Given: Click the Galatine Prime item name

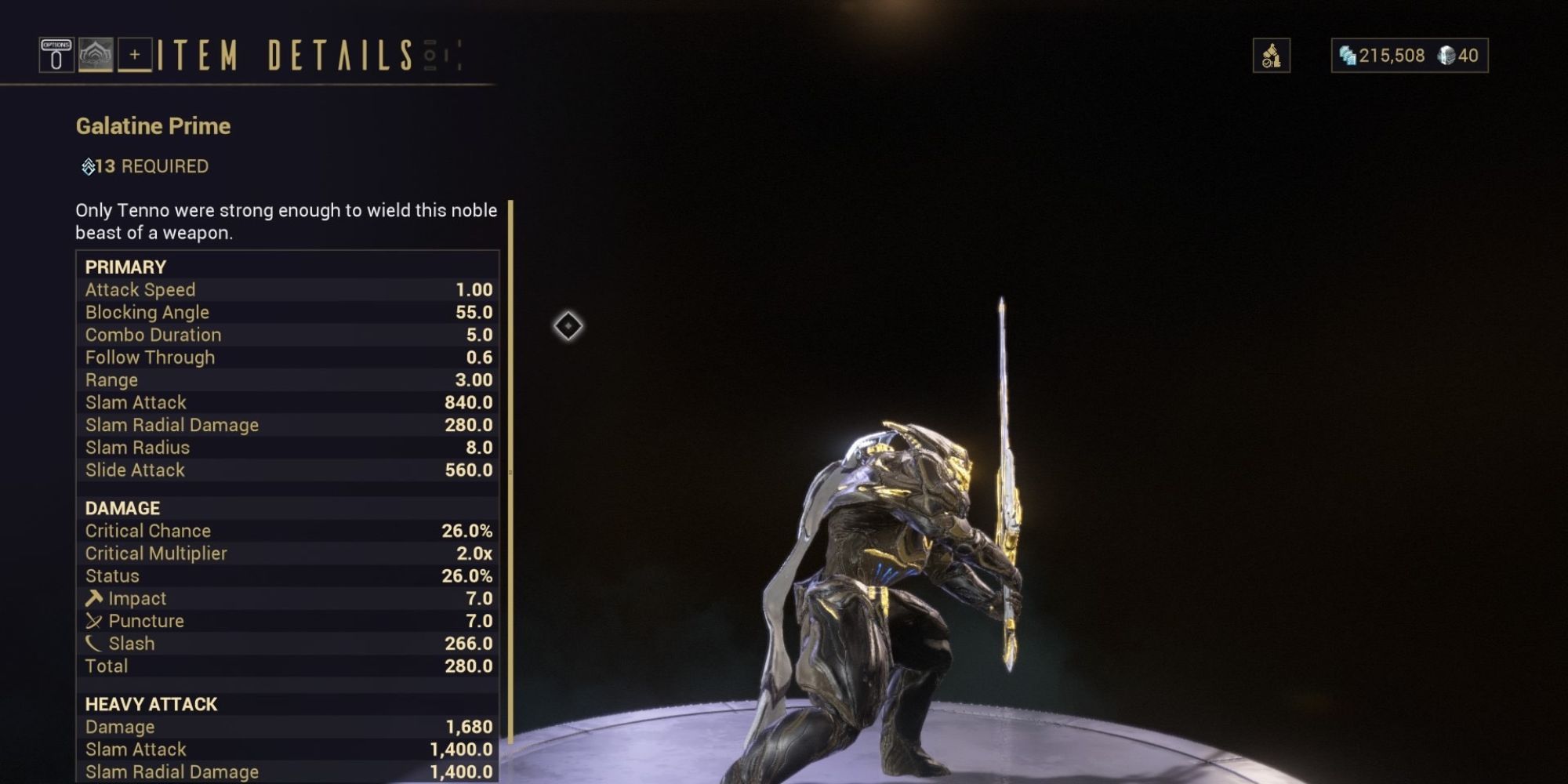Looking at the screenshot, I should (154, 125).
